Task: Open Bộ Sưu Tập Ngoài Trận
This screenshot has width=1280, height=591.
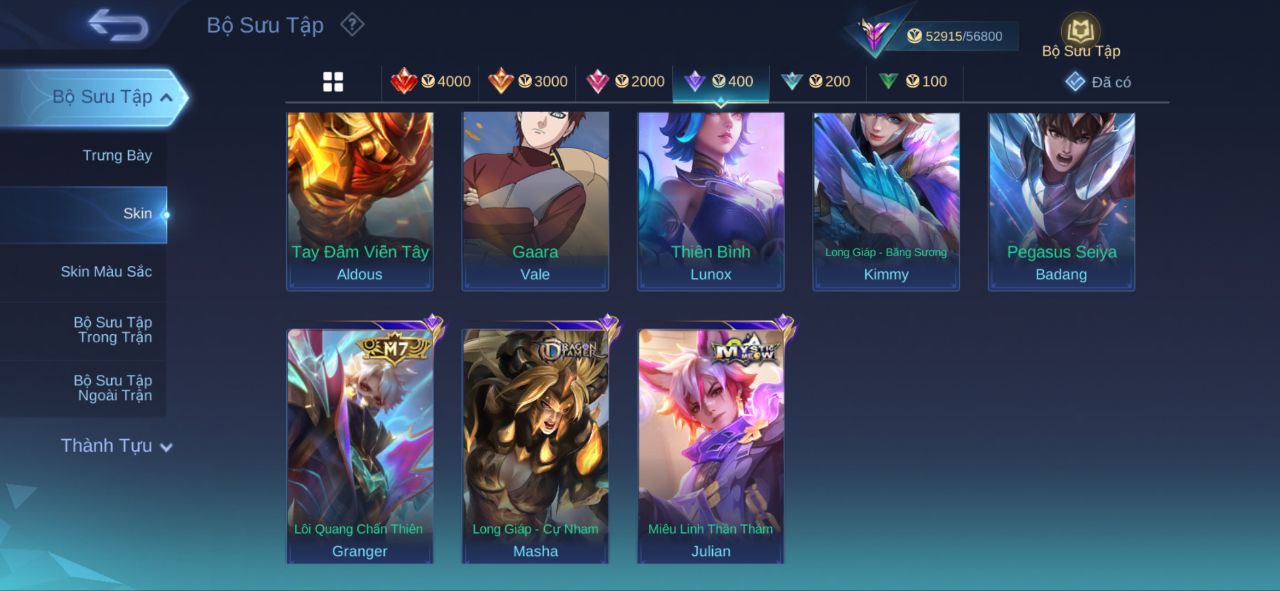Action: pyautogui.click(x=113, y=388)
